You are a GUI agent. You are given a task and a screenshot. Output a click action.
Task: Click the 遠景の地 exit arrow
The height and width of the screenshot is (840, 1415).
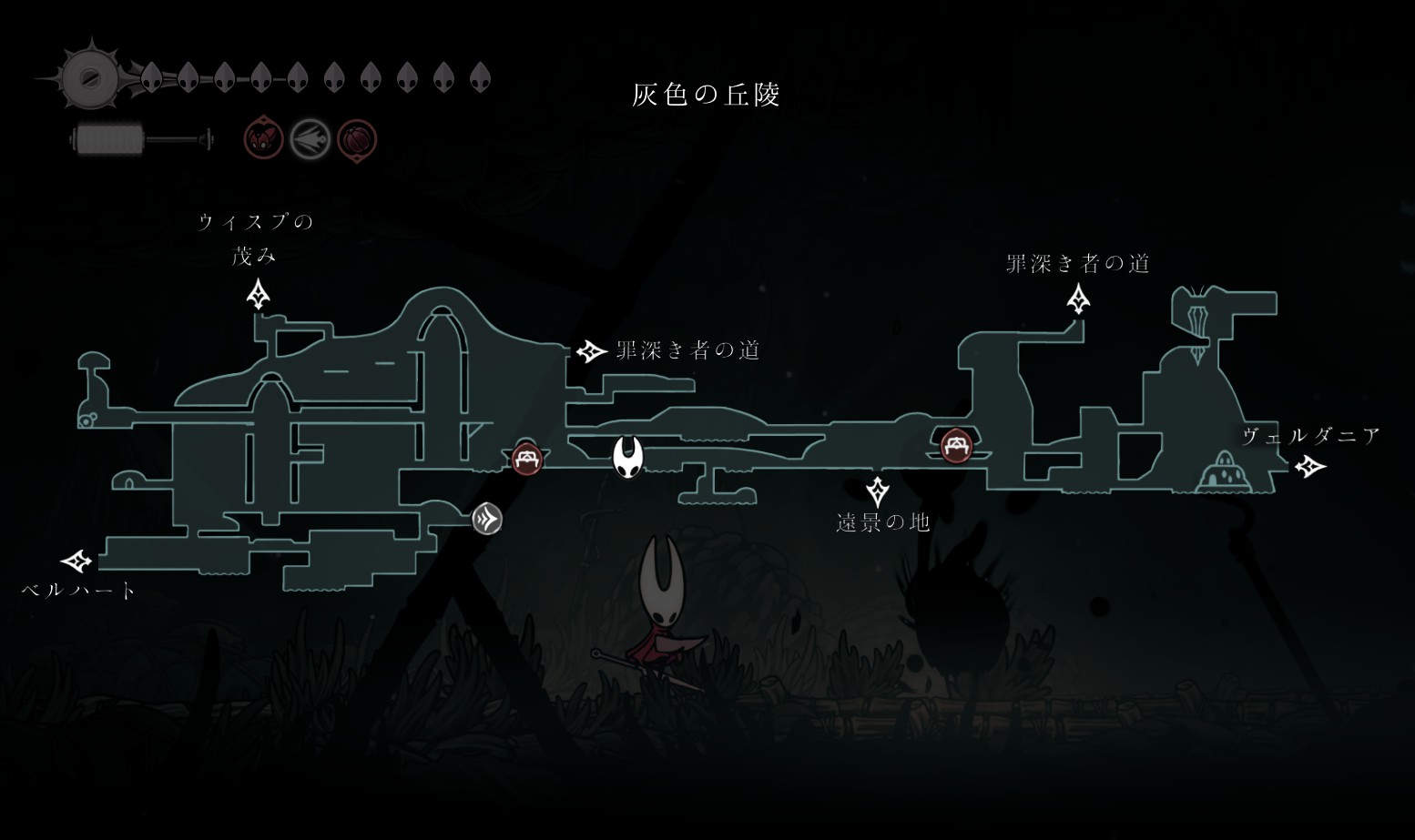(877, 491)
